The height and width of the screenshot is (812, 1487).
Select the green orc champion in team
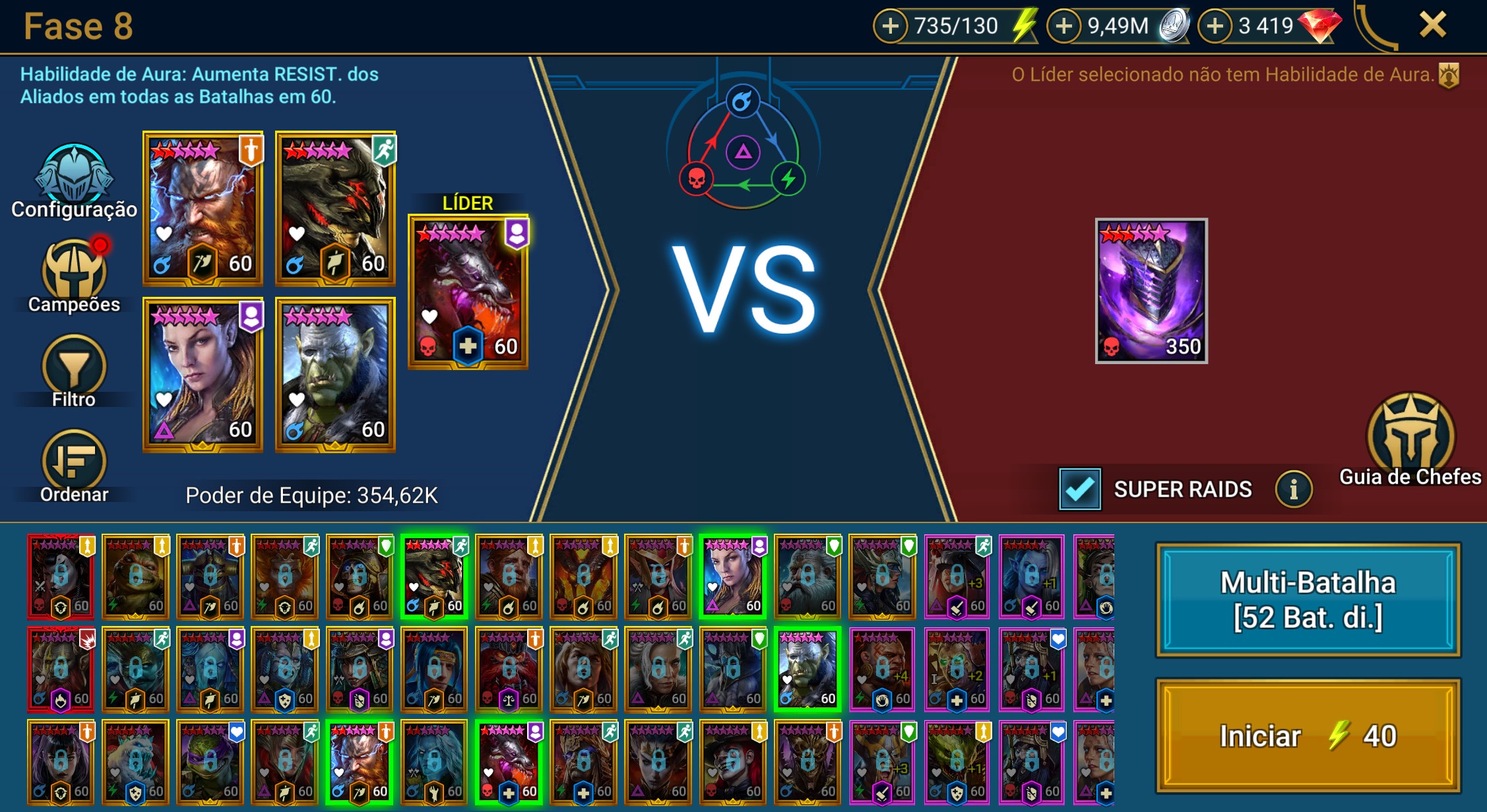(335, 375)
